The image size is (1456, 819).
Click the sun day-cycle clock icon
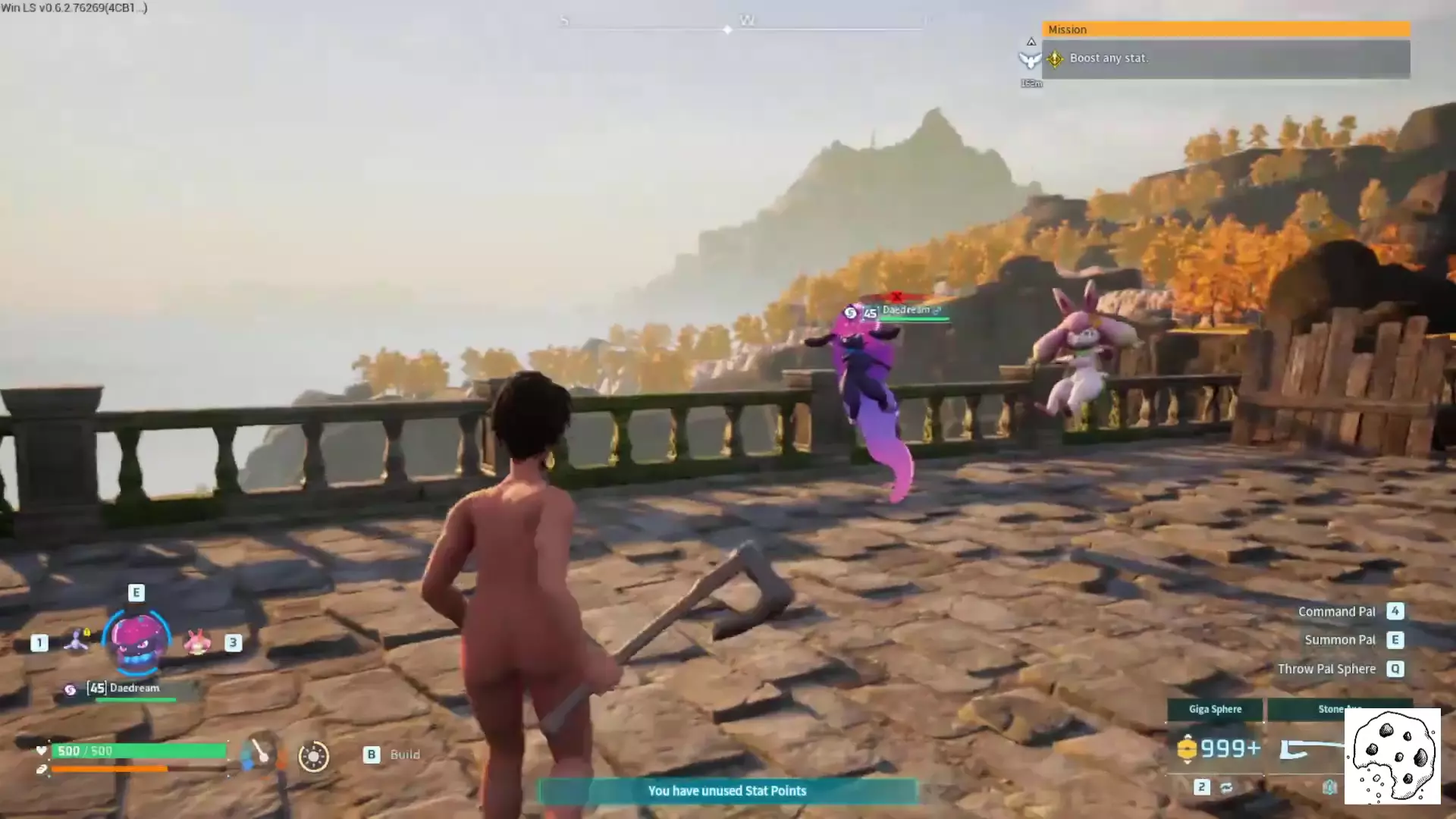(x=313, y=756)
